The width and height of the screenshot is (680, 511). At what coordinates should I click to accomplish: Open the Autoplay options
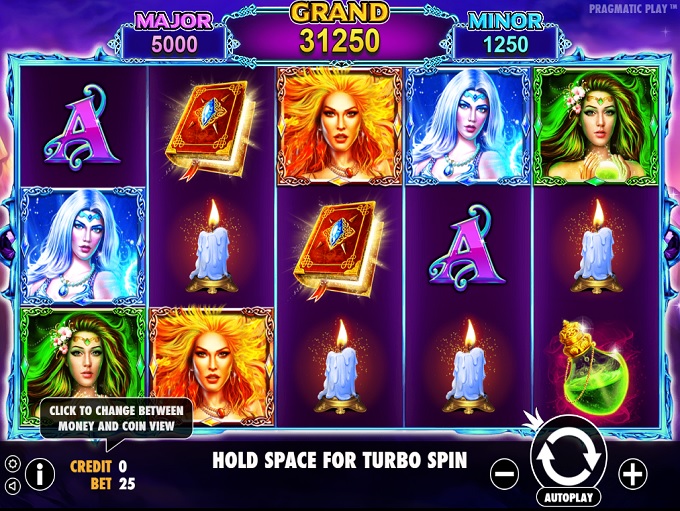(x=568, y=496)
